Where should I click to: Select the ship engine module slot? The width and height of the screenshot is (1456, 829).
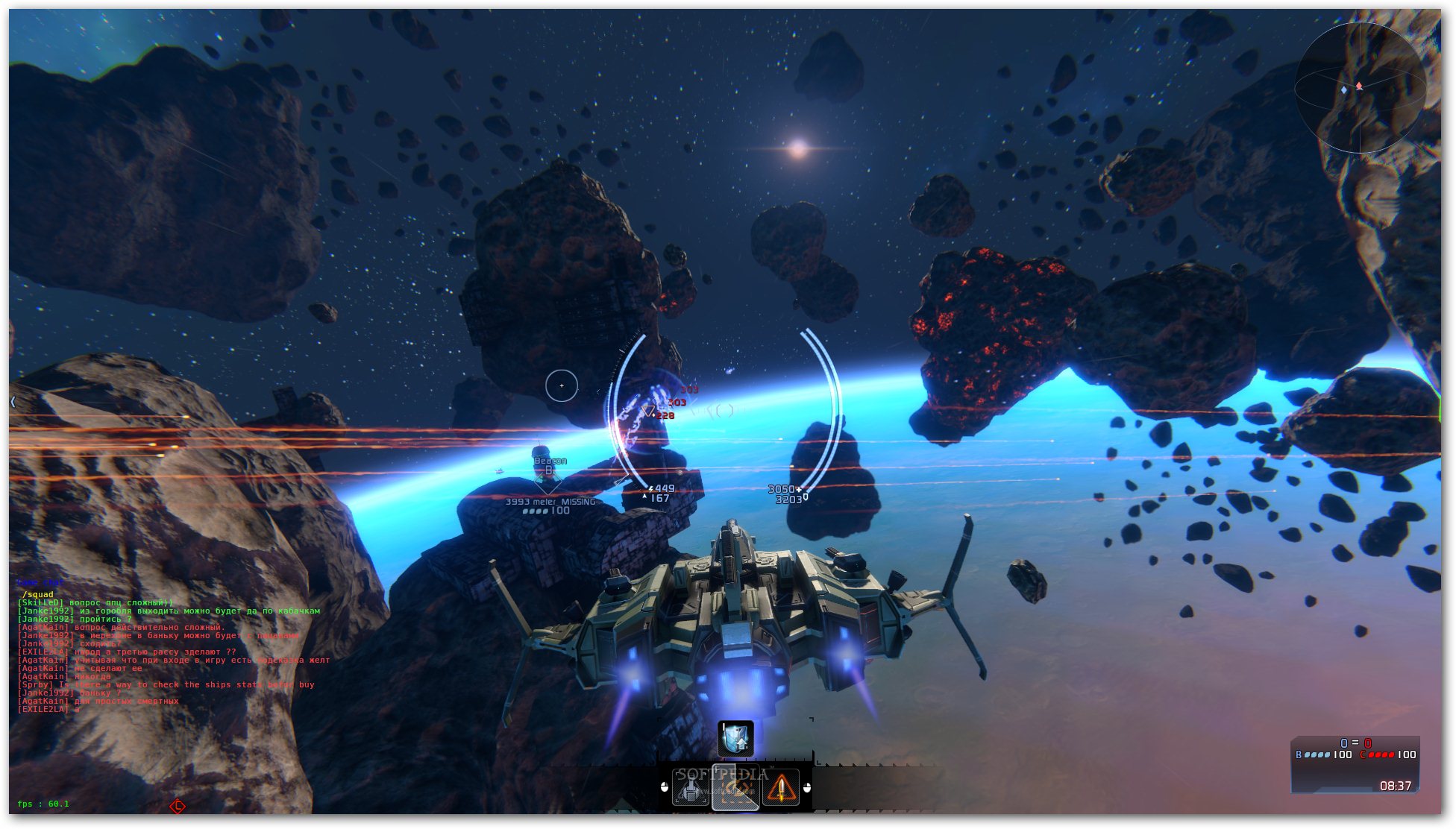[x=691, y=787]
